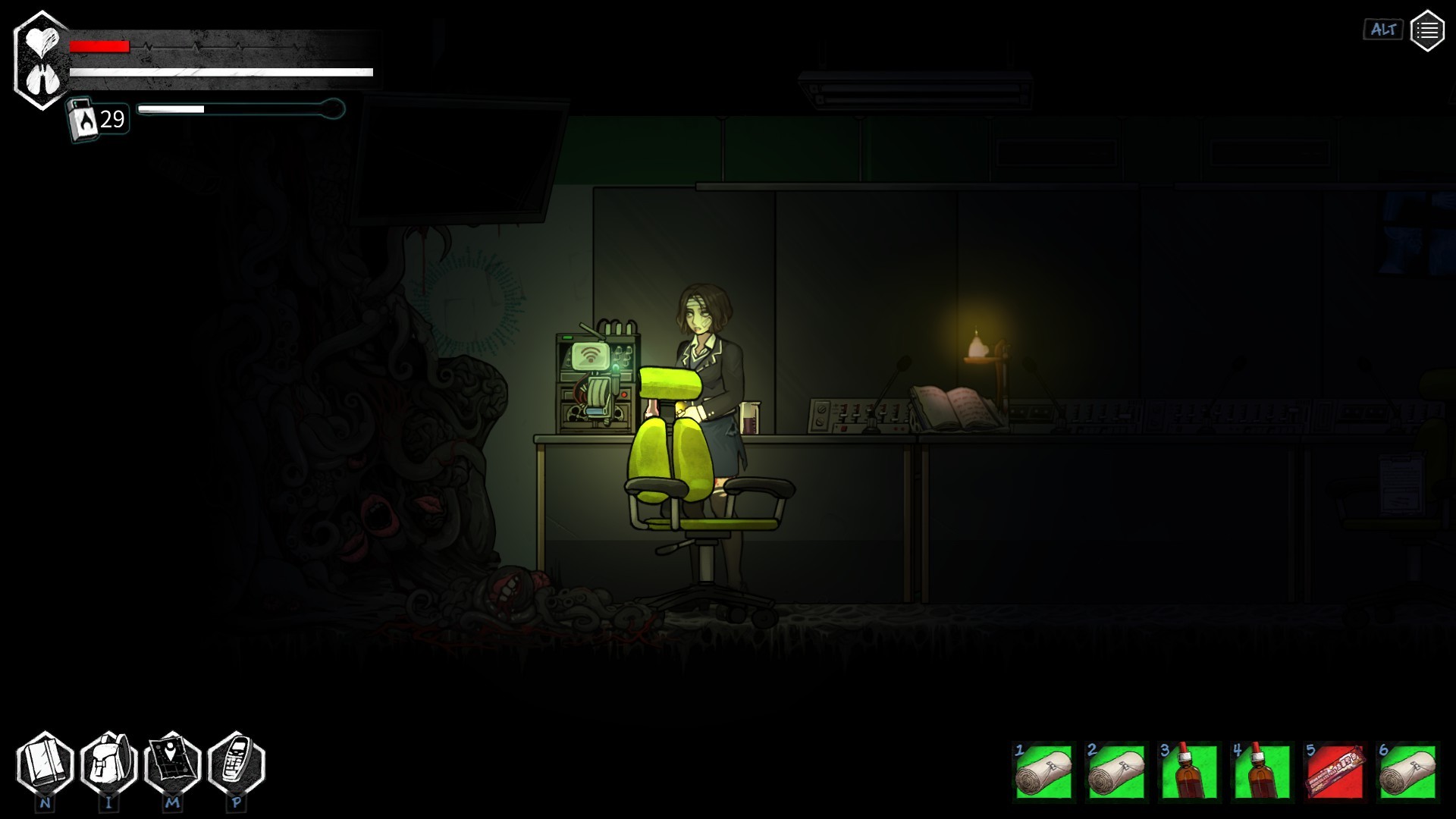Image resolution: width=1456 pixels, height=819 pixels.
Task: Open the hexagonal list menu button
Action: click(x=1426, y=30)
